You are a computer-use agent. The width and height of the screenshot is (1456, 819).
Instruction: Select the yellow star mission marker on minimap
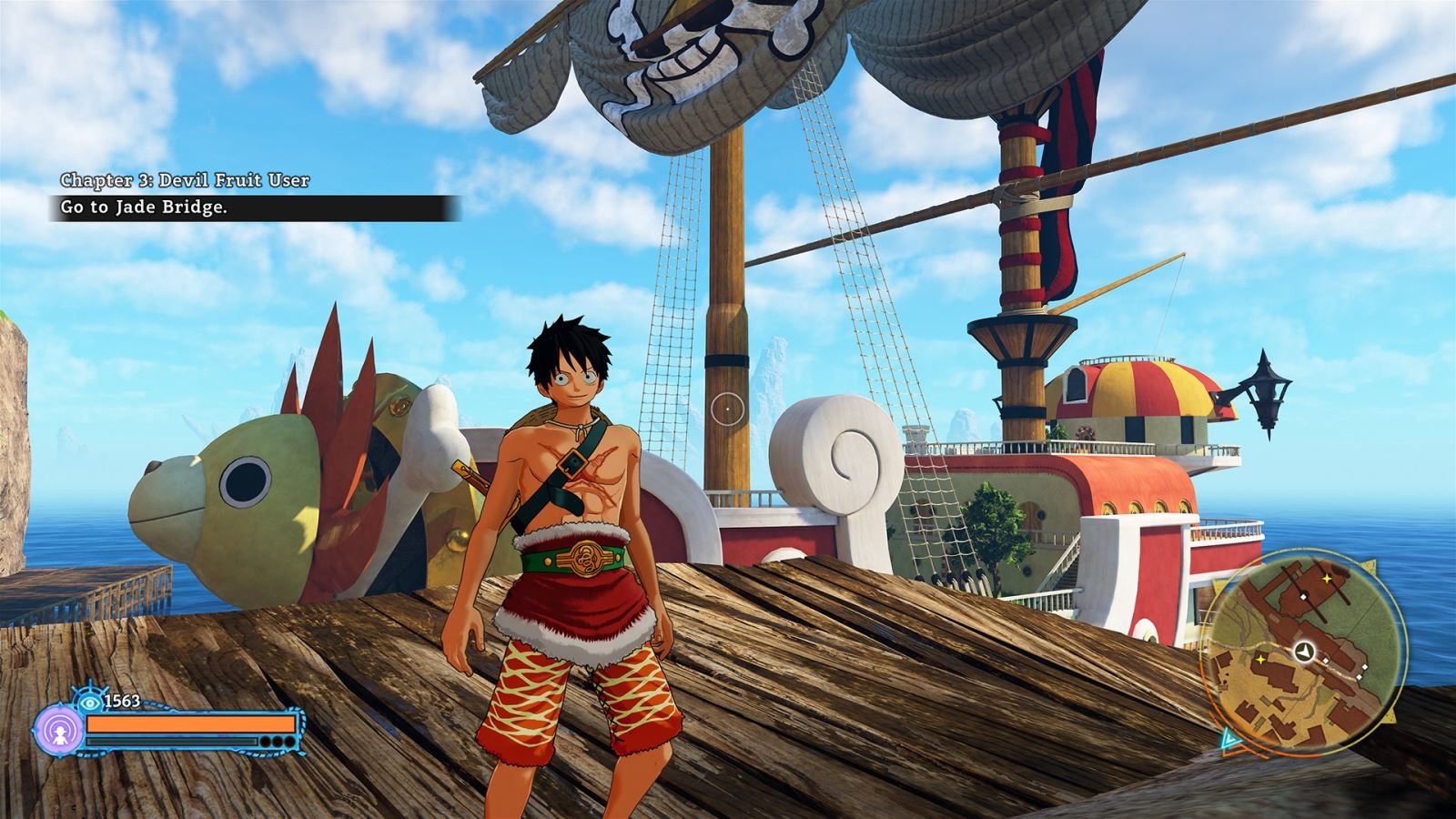pyautogui.click(x=1327, y=579)
